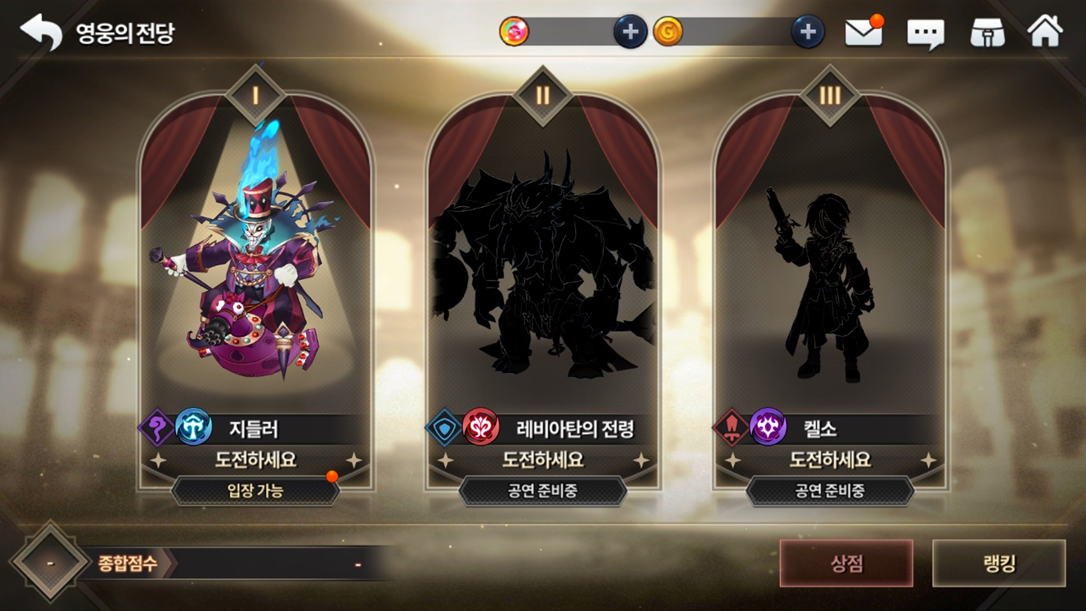Return to the home screen

point(1045,32)
